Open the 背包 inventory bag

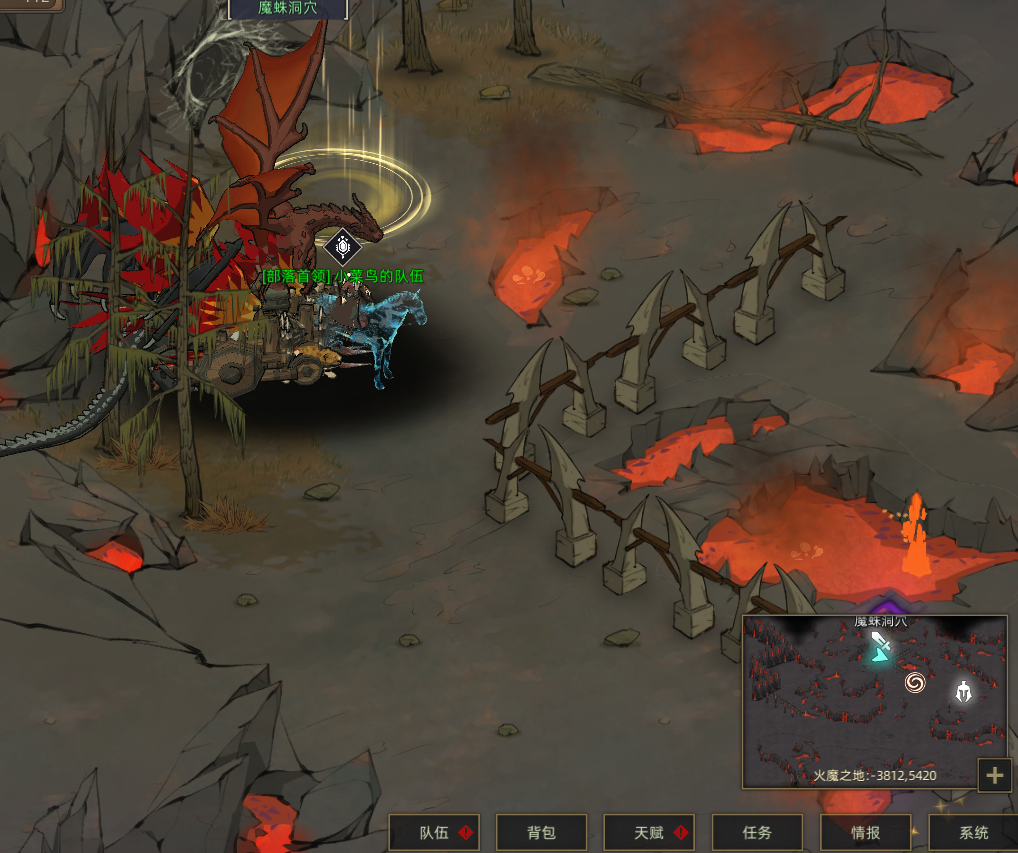click(x=541, y=832)
